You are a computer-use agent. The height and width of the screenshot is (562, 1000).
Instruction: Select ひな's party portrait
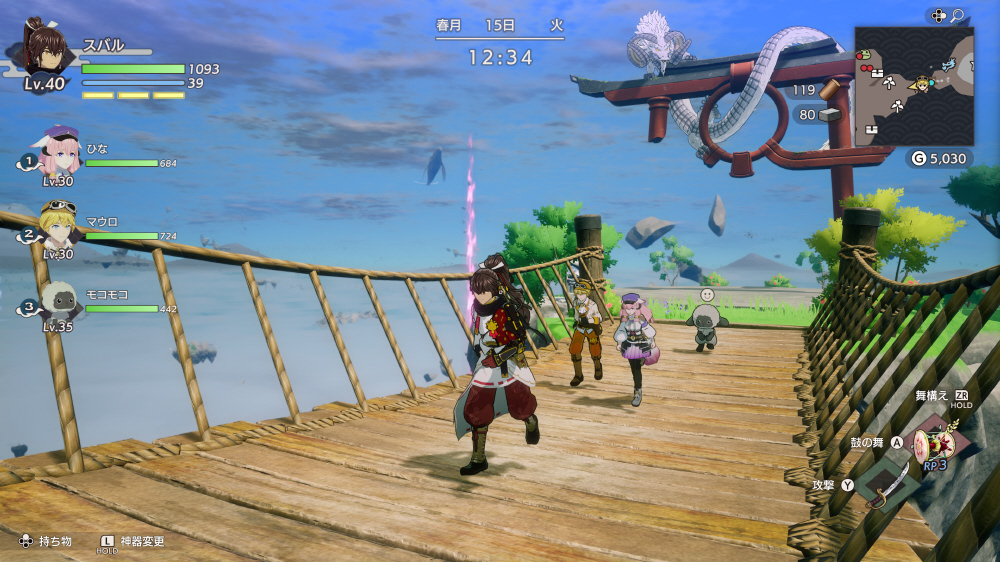coord(60,151)
